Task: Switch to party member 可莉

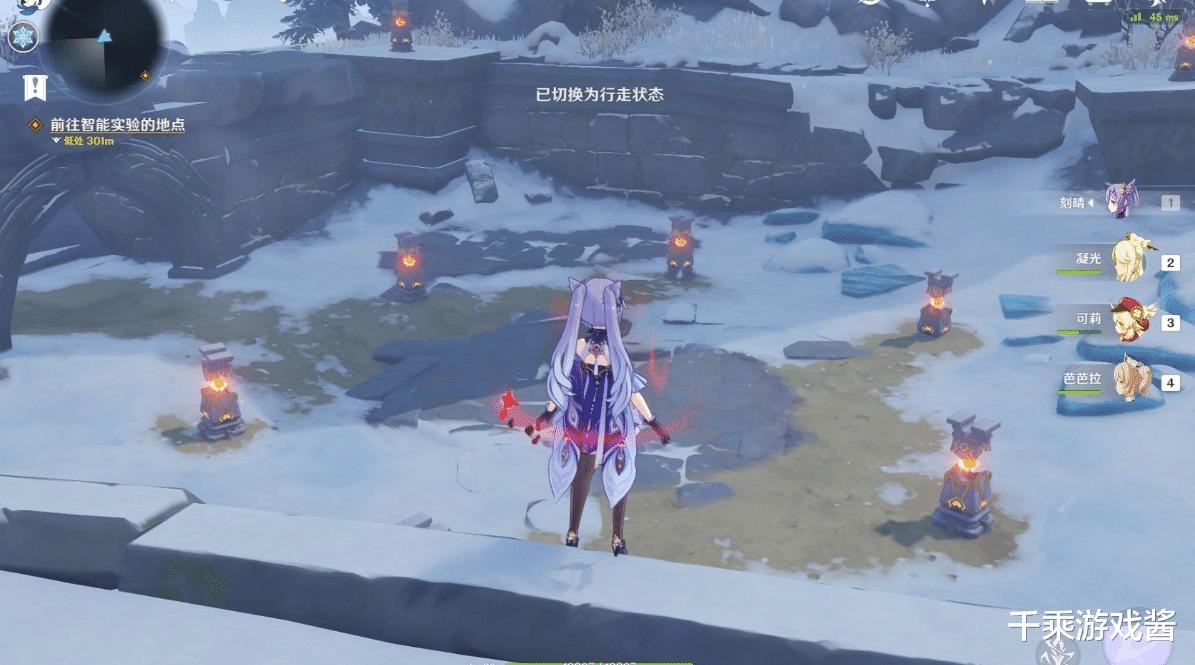Action: point(1128,320)
